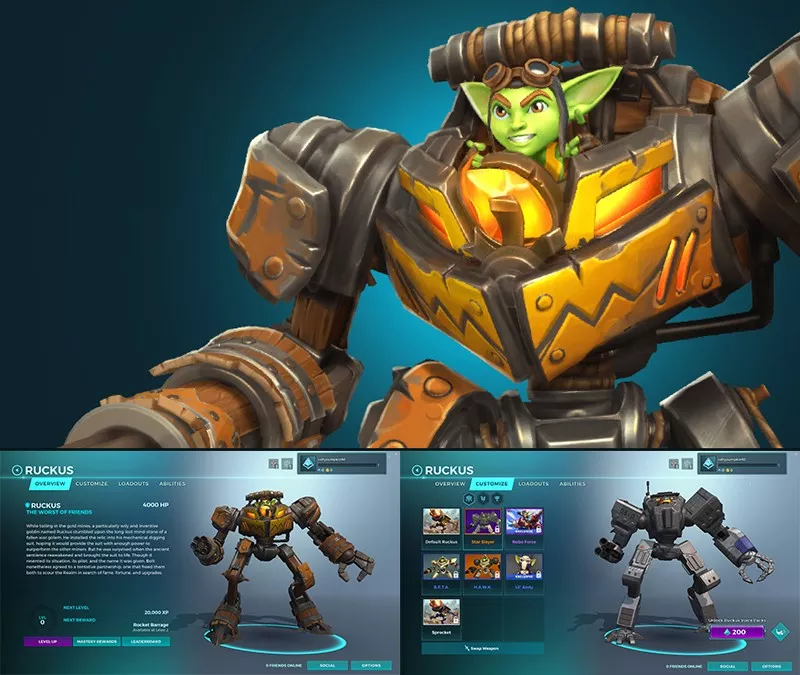Click the Swap Weapon button
Viewport: 800px width, 675px height.
[483, 649]
